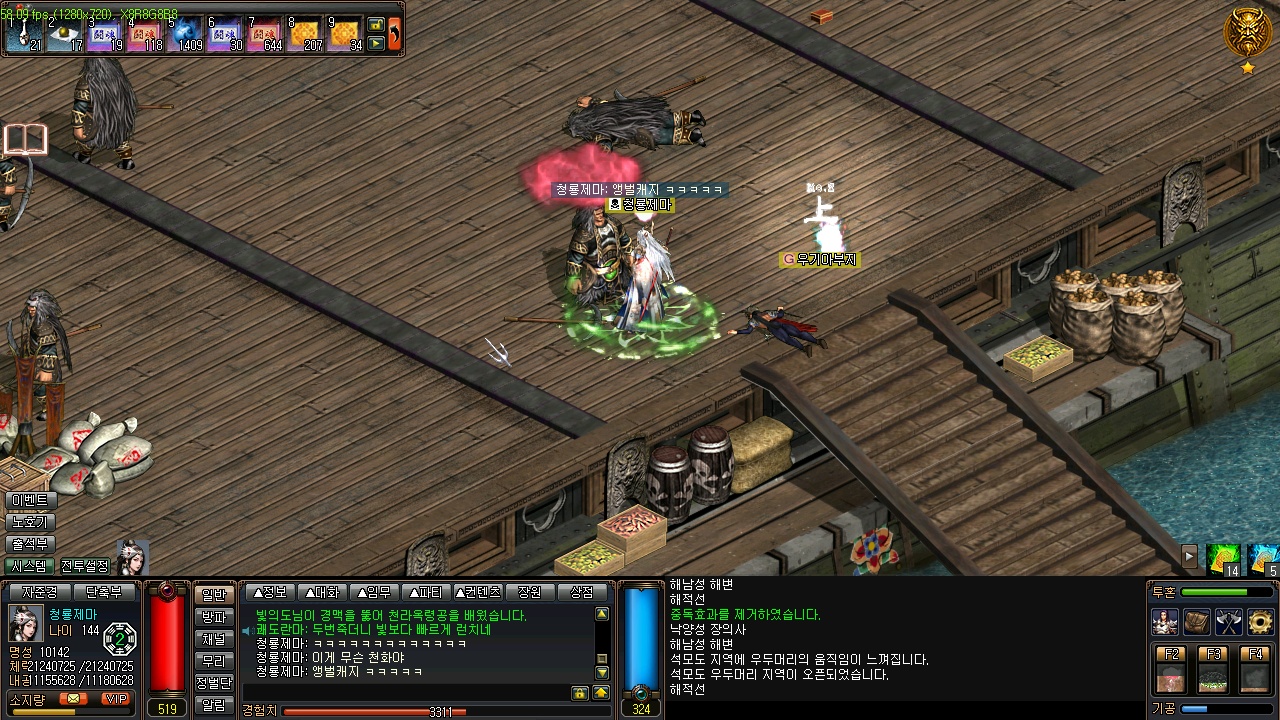
Task: Open 전투설정 combat settings
Action: pos(85,566)
